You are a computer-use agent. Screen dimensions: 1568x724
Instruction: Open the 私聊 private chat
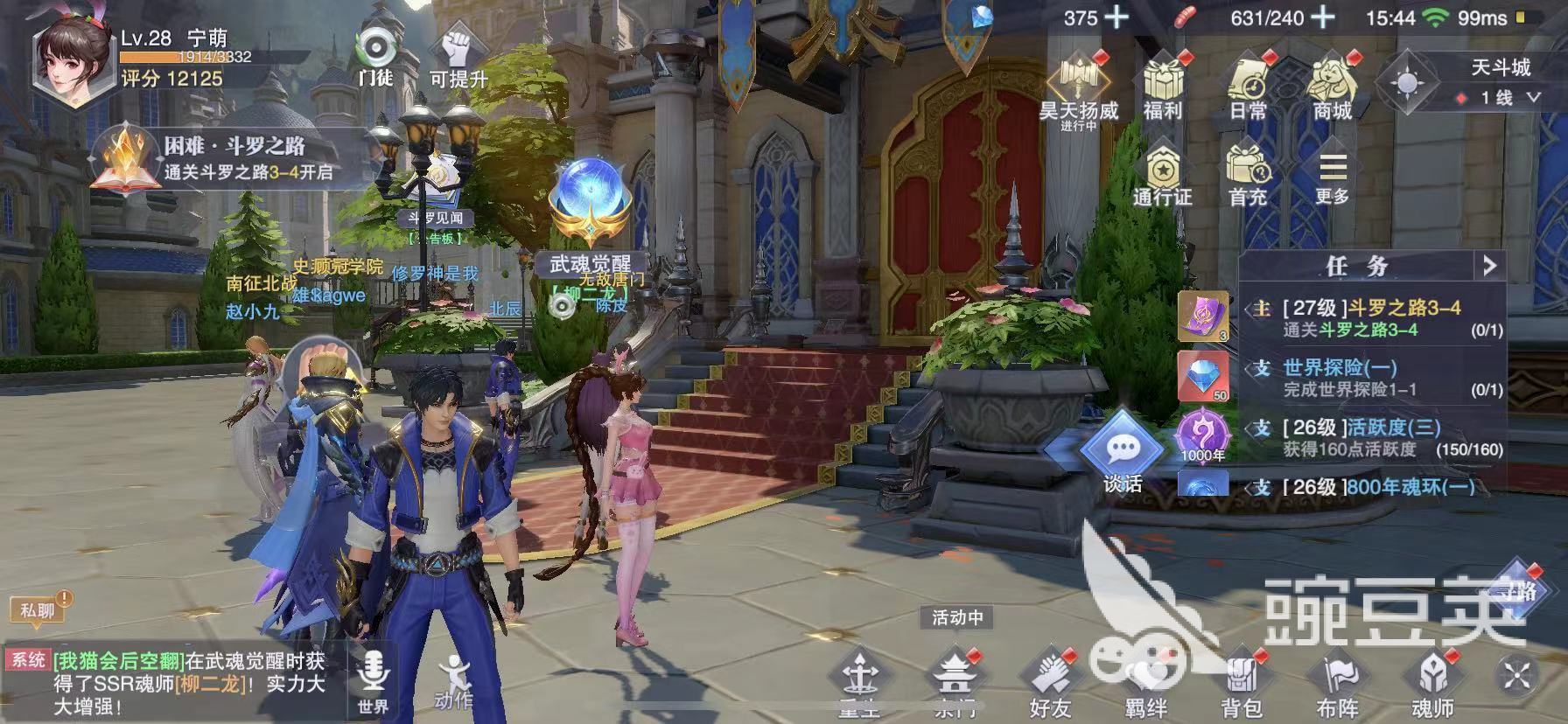pyautogui.click(x=38, y=610)
